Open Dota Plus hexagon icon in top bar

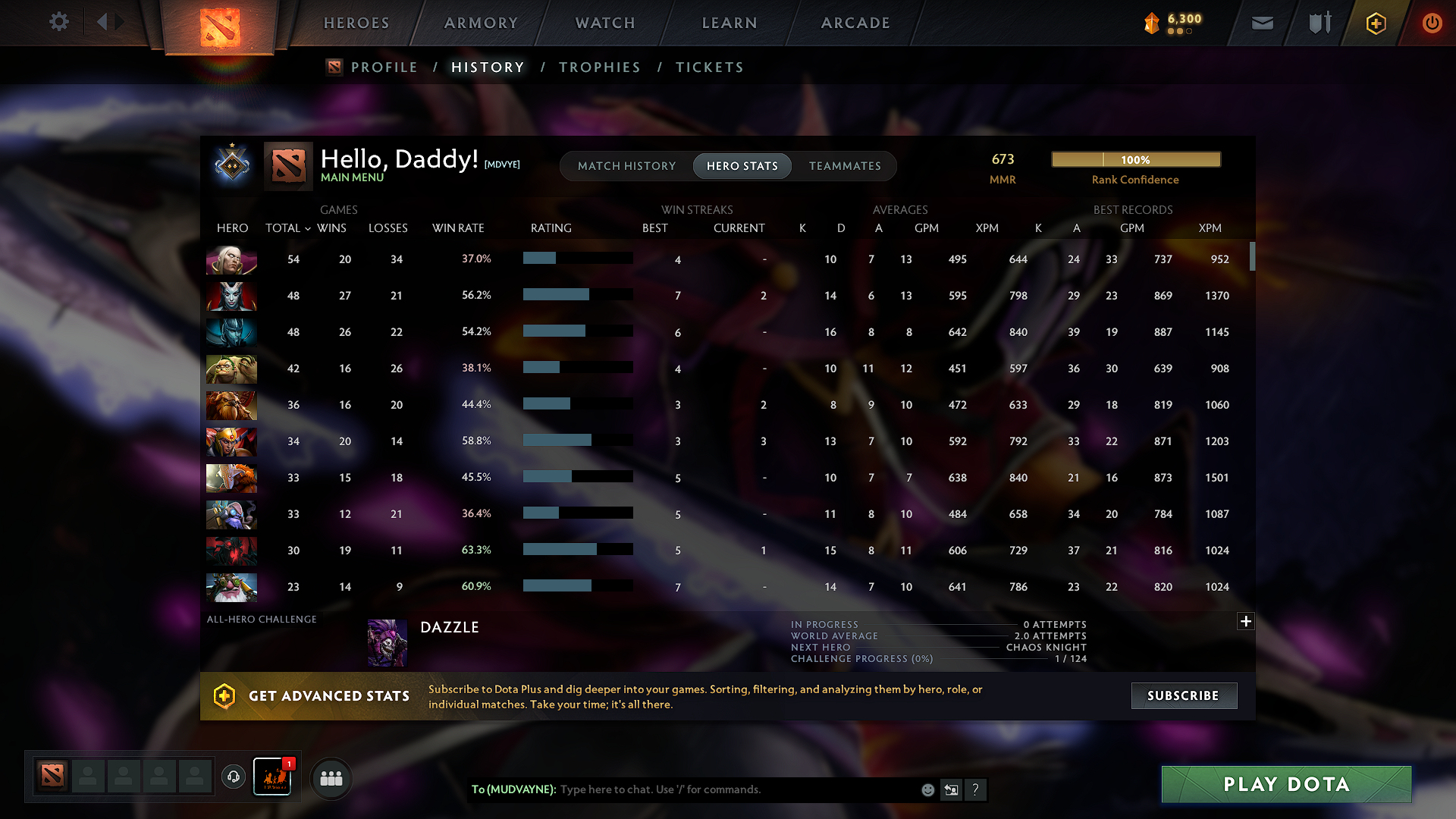coord(1375,23)
